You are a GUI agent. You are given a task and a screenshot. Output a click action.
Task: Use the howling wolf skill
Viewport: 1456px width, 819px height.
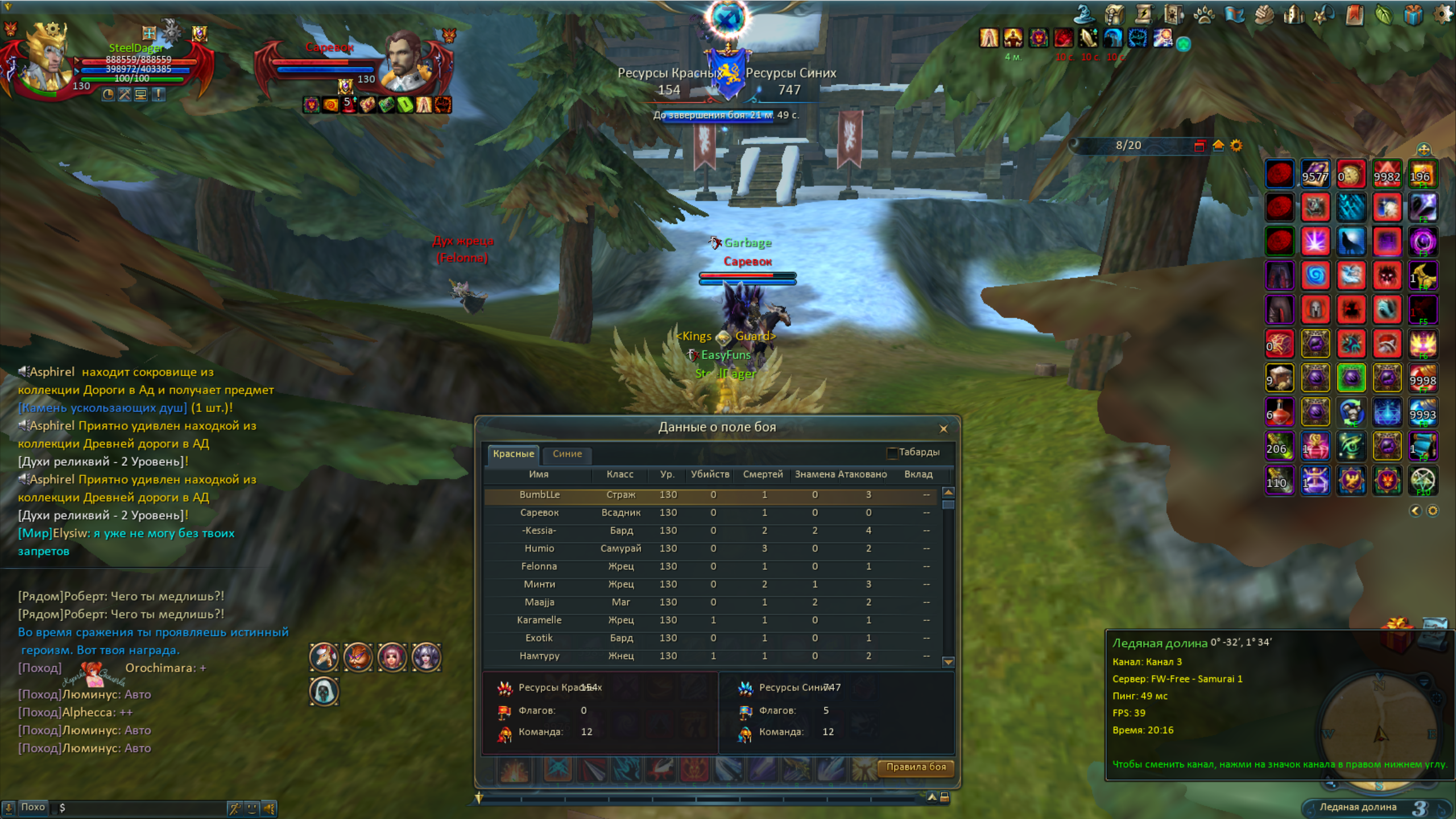click(1351, 241)
